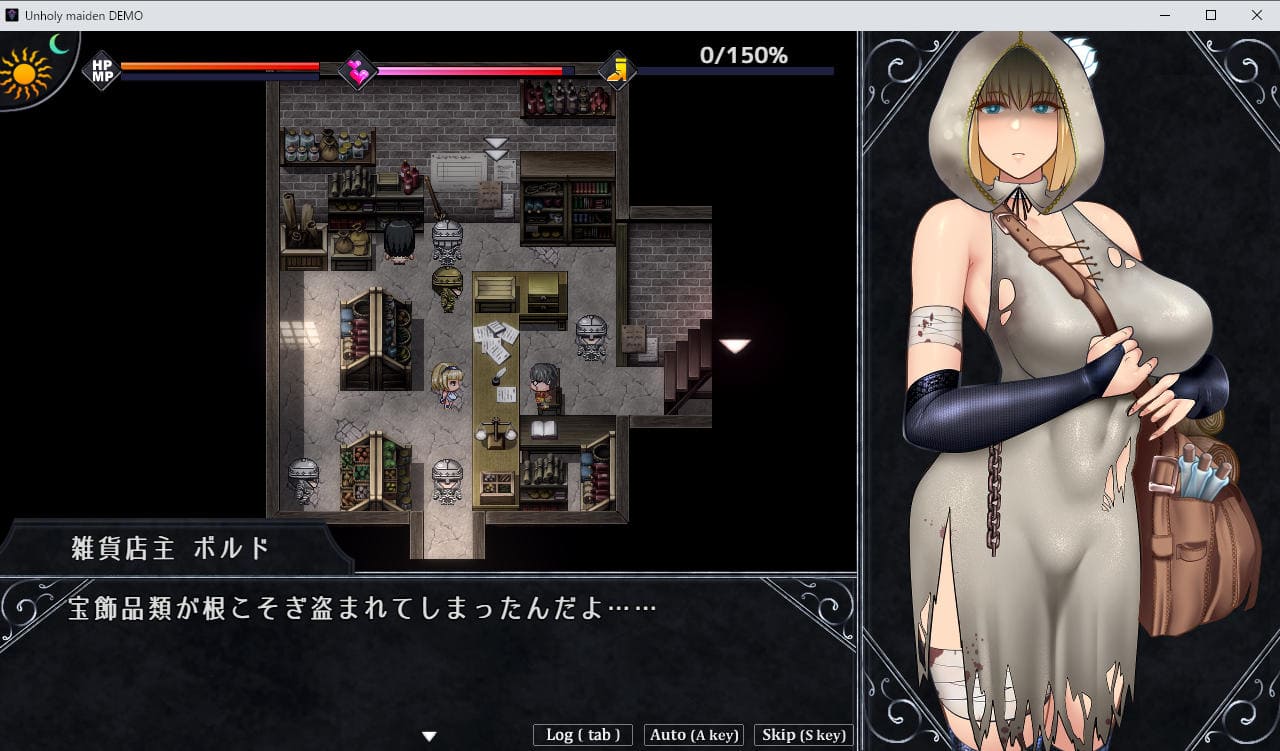Viewport: 1280px width, 751px height.
Task: Close the game window
Action: click(x=1256, y=15)
